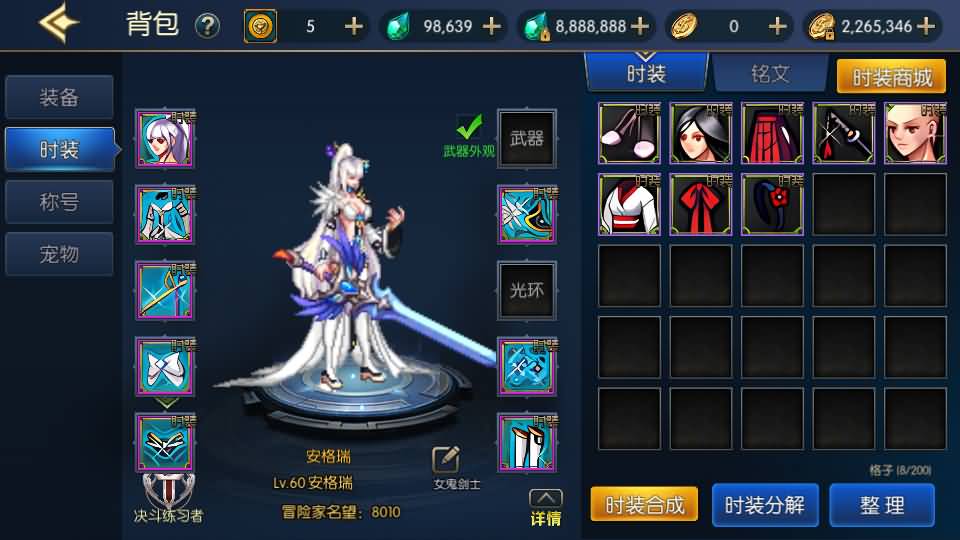The width and height of the screenshot is (960, 540).
Task: Go back with the gold arrow button
Action: click(59, 24)
